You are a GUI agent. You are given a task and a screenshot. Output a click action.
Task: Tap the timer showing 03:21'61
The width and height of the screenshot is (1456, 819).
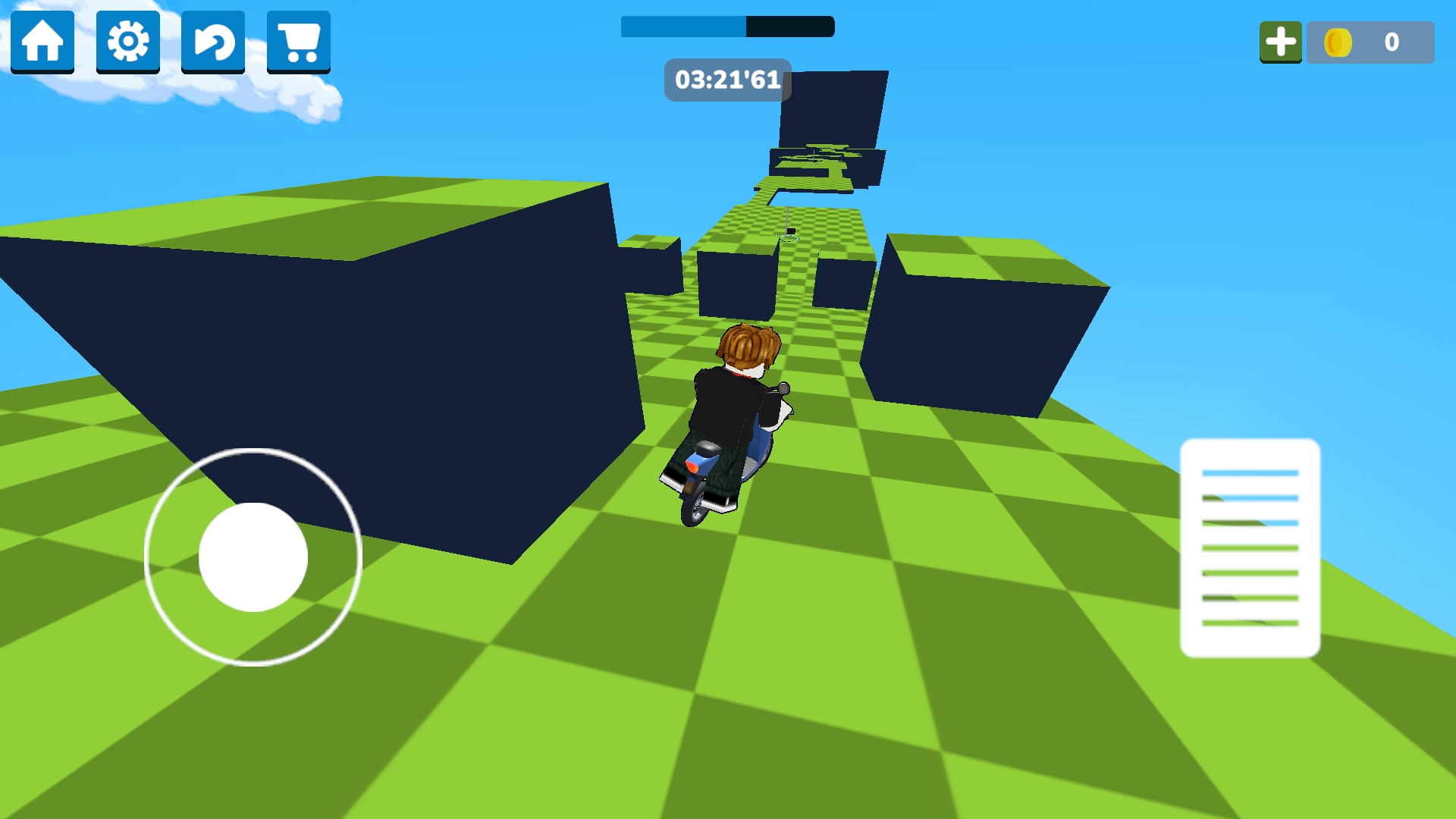coord(726,80)
